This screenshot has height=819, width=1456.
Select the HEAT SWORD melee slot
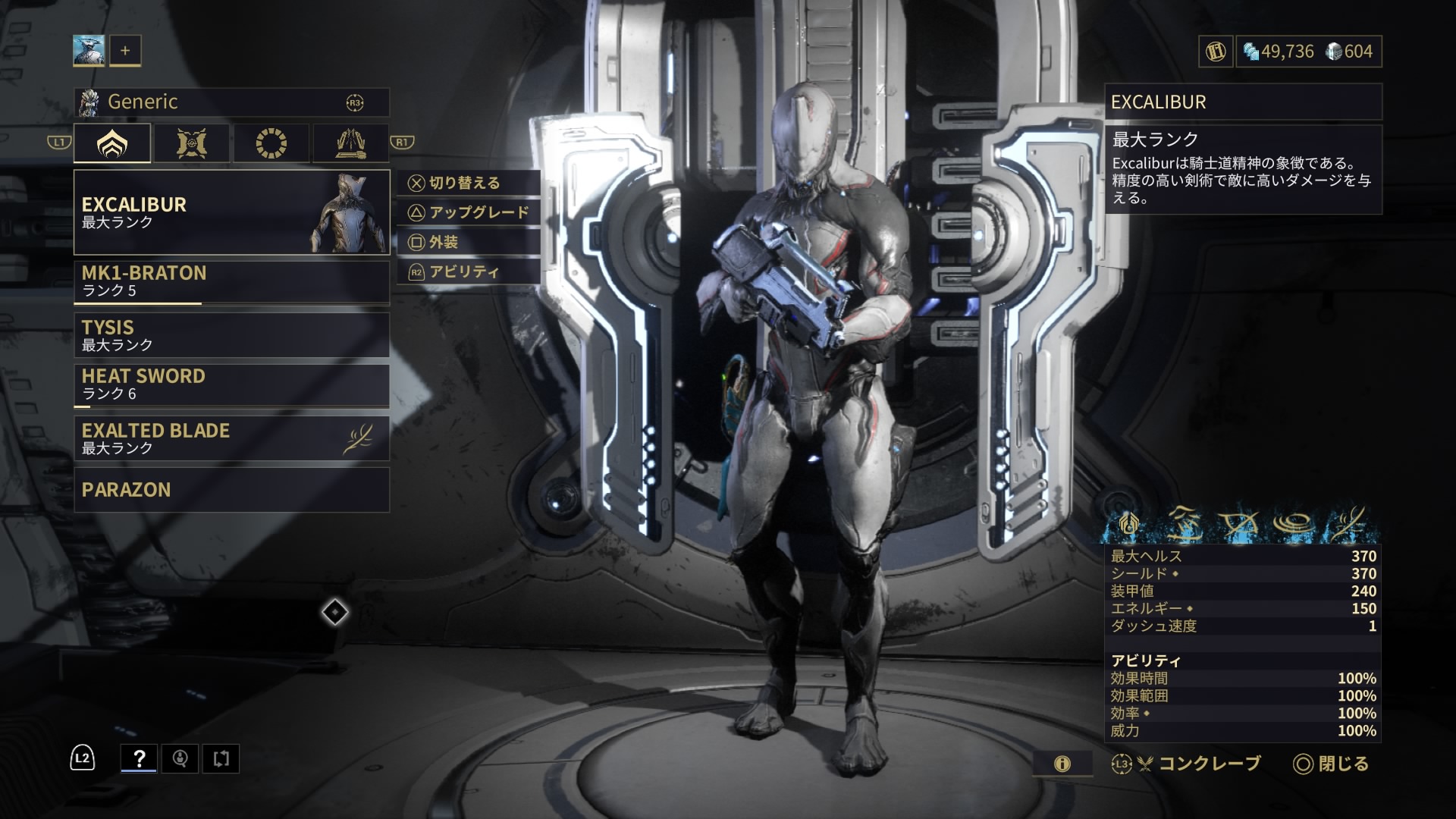click(x=231, y=384)
